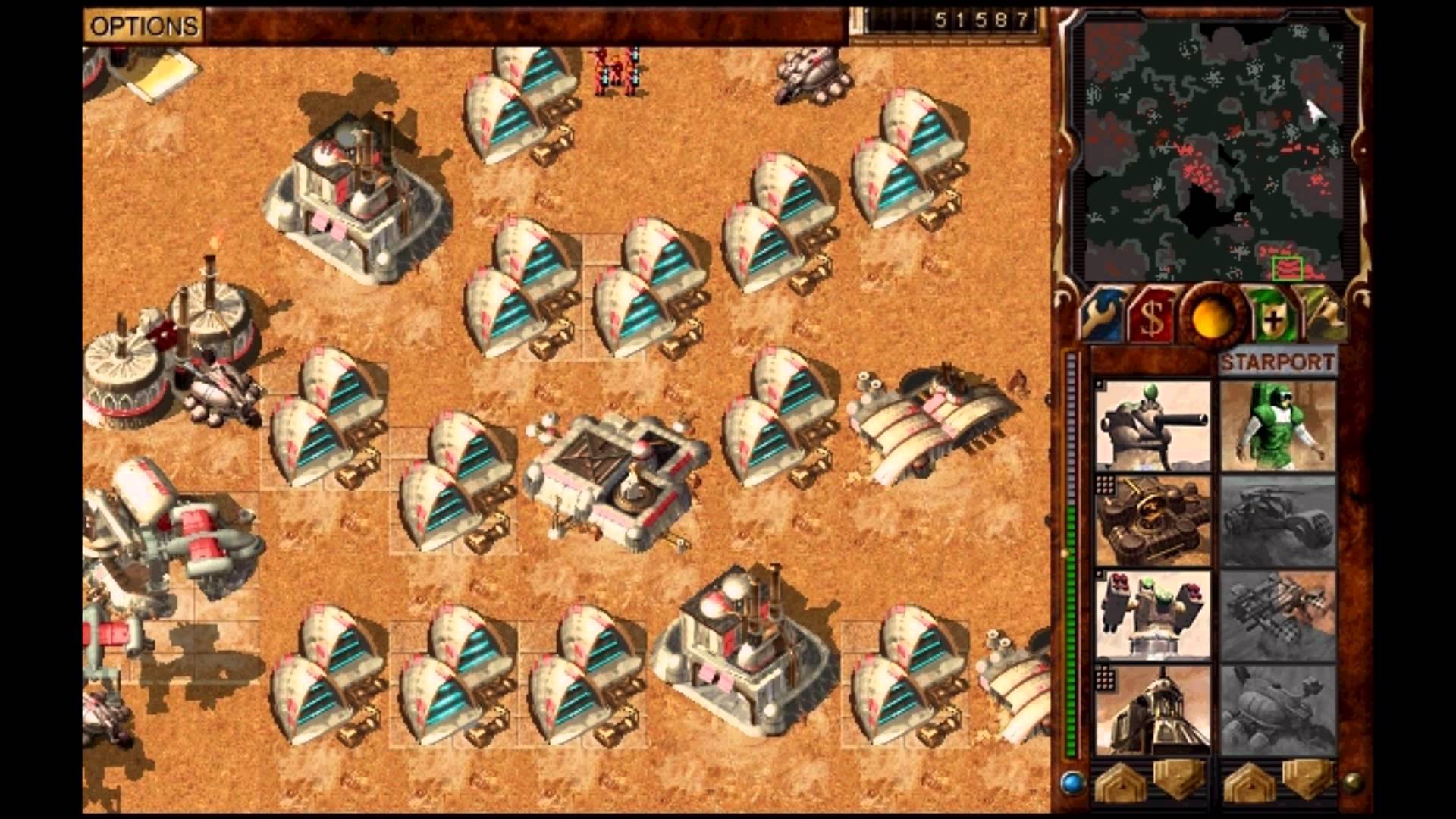
Task: Build the rocket turret defense
Action: [x=1153, y=616]
